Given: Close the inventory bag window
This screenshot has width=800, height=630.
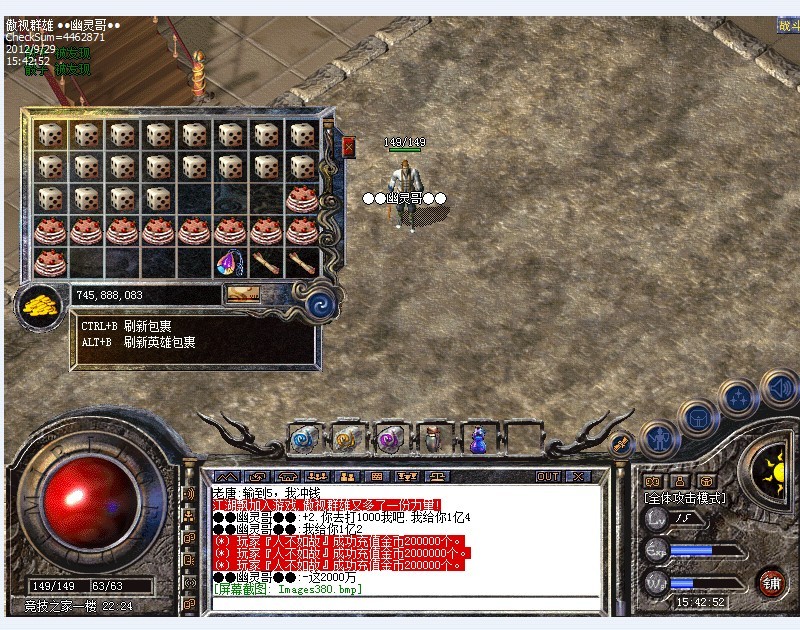Looking at the screenshot, I should (348, 147).
